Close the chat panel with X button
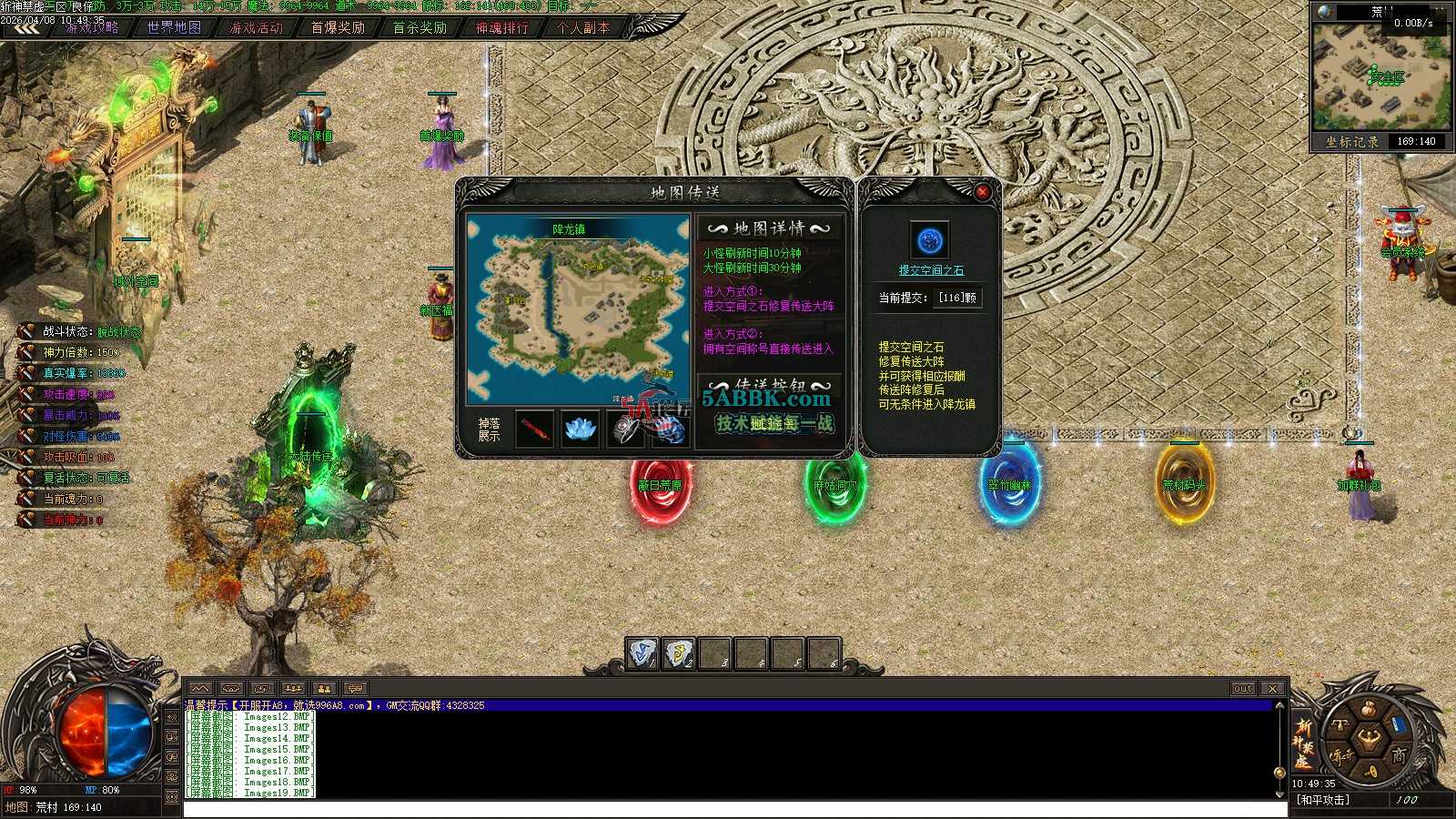The image size is (1456, 819). coord(1272,689)
